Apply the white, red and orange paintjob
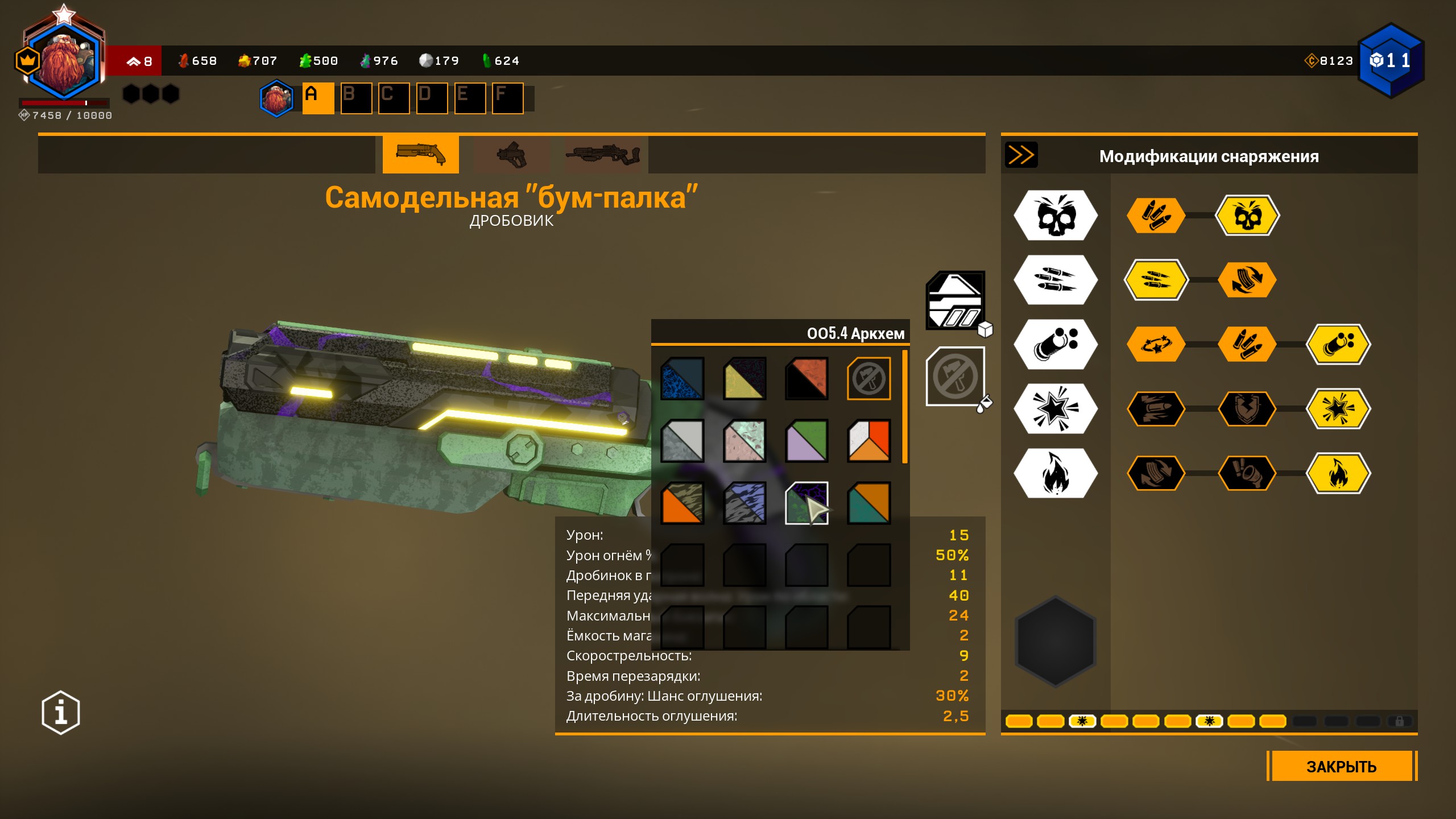The image size is (1456, 819). (x=868, y=441)
